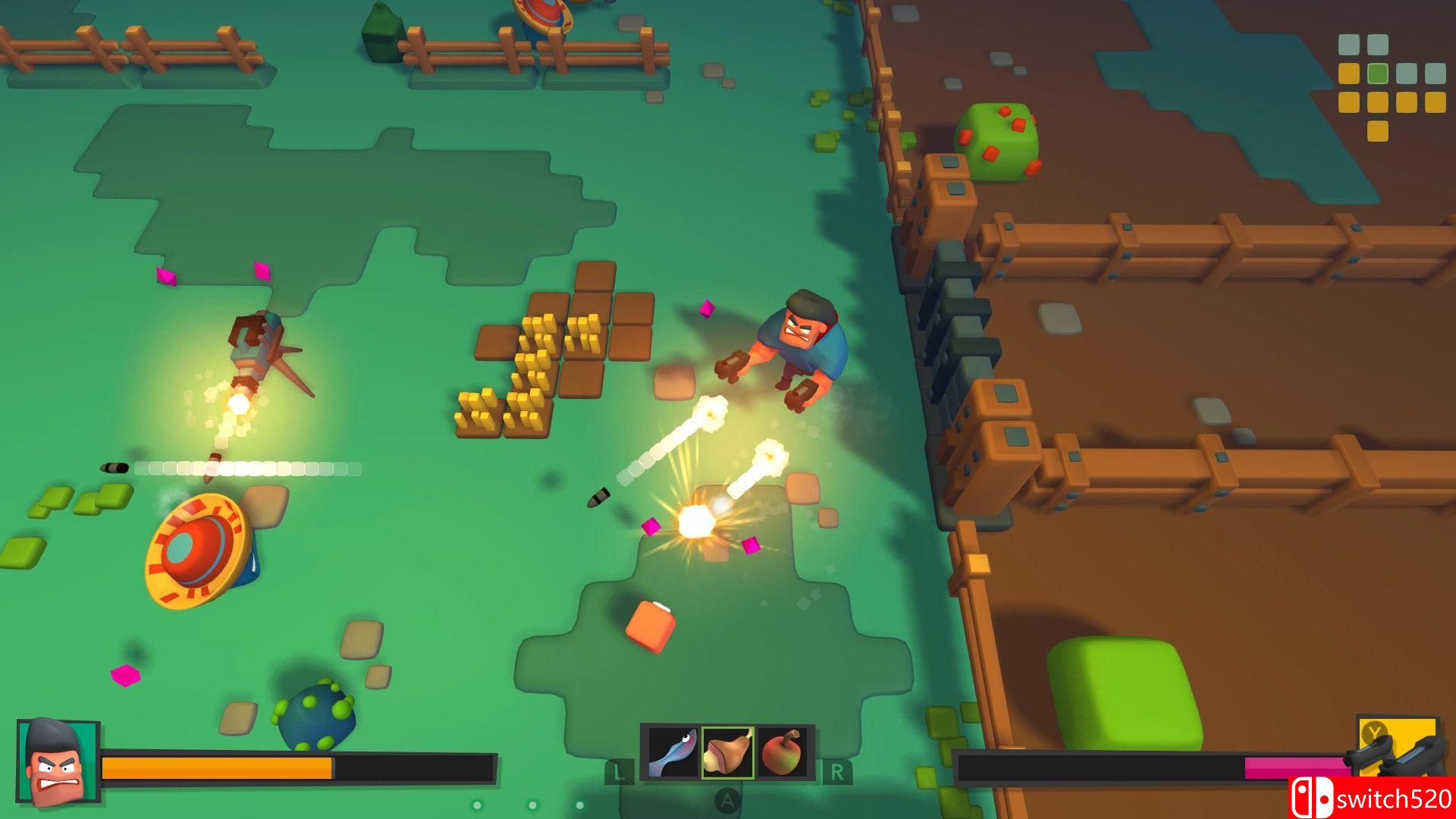Viewport: 1456px width, 819px height.
Task: Switch to the squid item tab of the hotbar
Action: [673, 750]
